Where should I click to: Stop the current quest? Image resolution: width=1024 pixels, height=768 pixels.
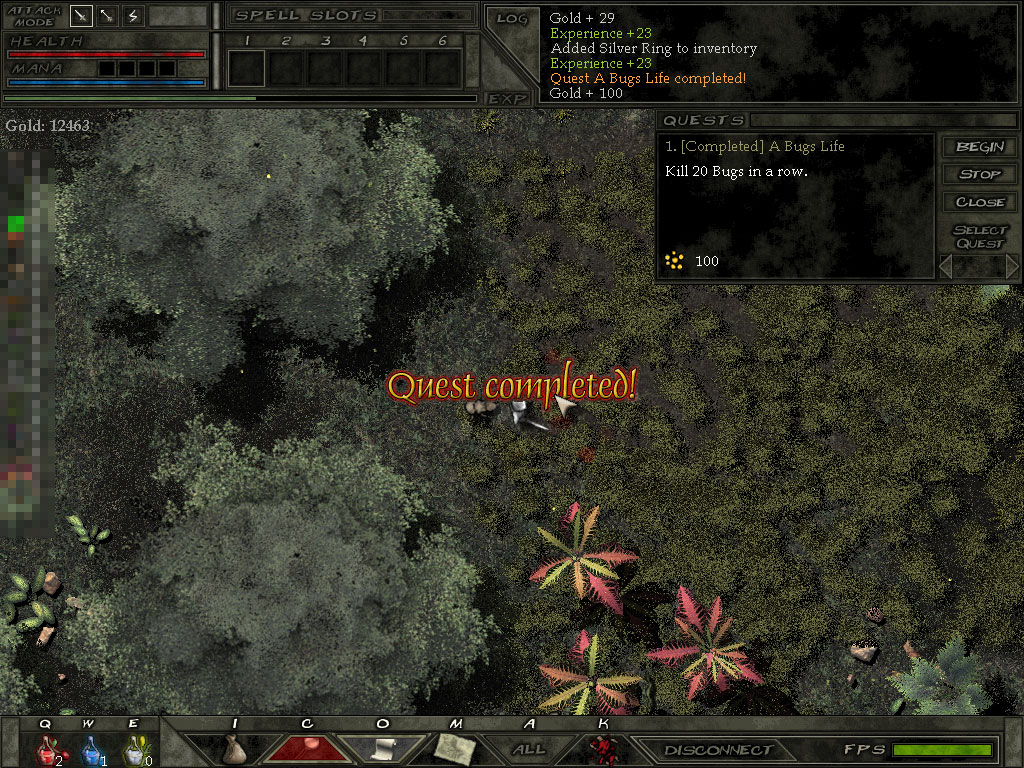(980, 174)
